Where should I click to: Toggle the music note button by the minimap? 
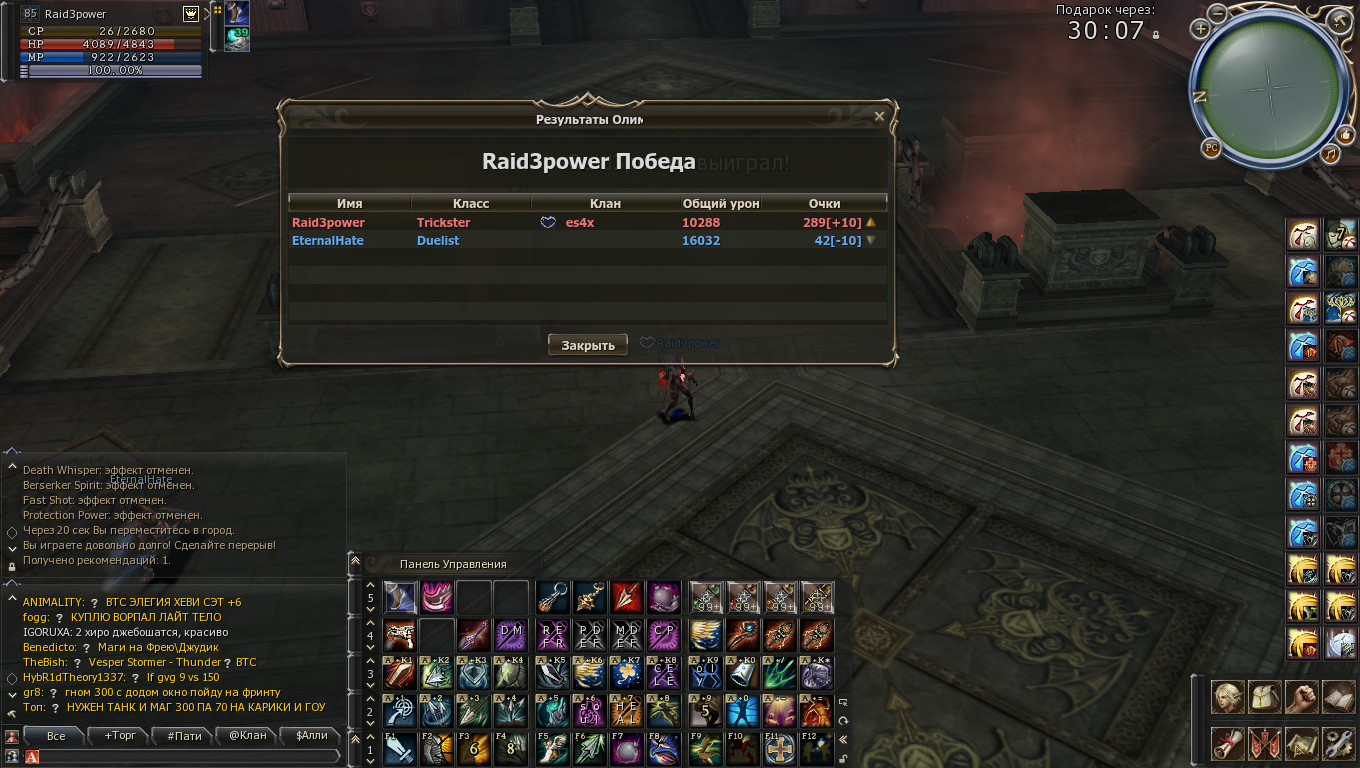click(x=1330, y=154)
